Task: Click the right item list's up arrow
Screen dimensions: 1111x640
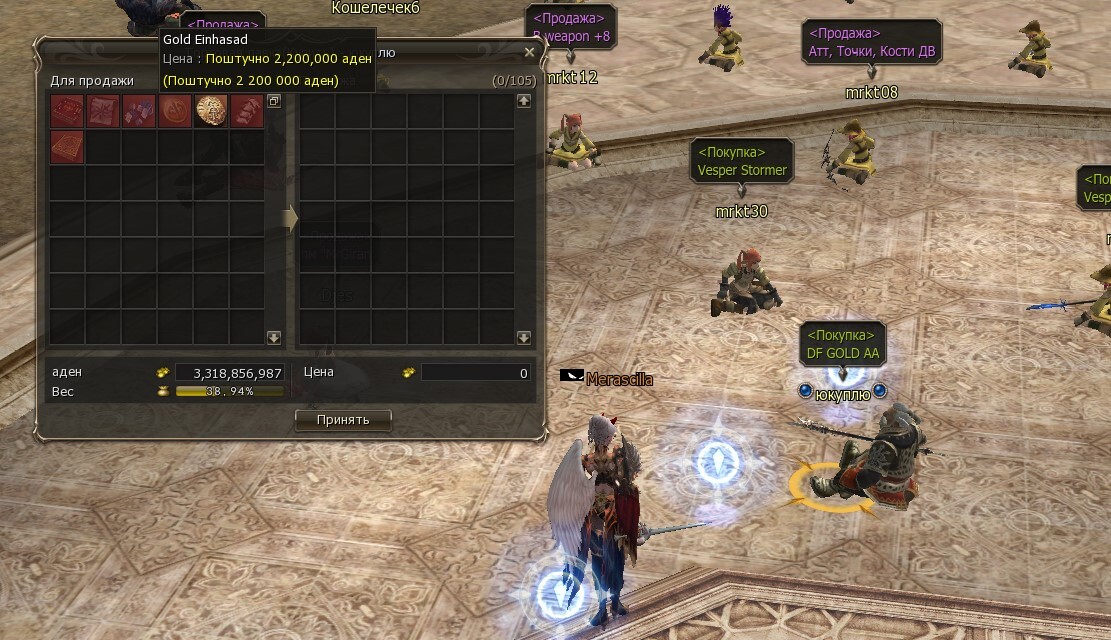Action: (x=523, y=101)
